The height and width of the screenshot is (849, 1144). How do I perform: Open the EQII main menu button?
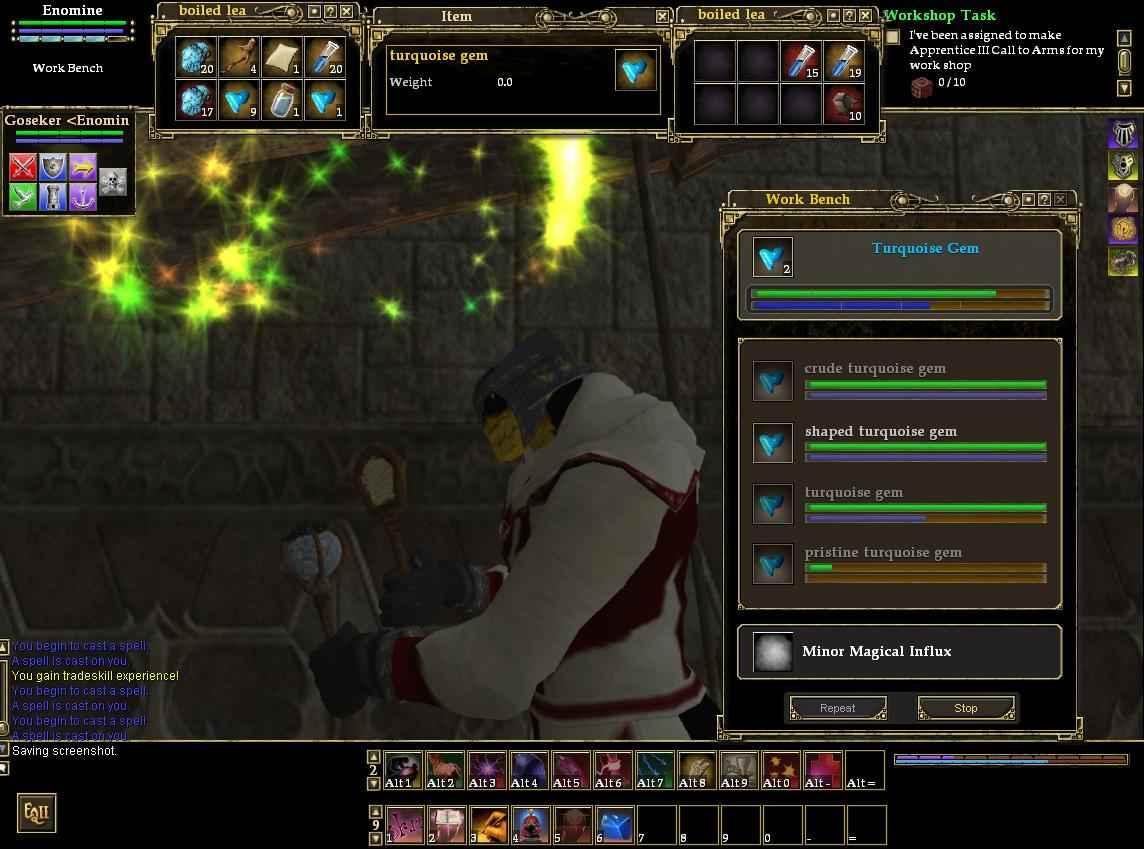click(x=35, y=812)
